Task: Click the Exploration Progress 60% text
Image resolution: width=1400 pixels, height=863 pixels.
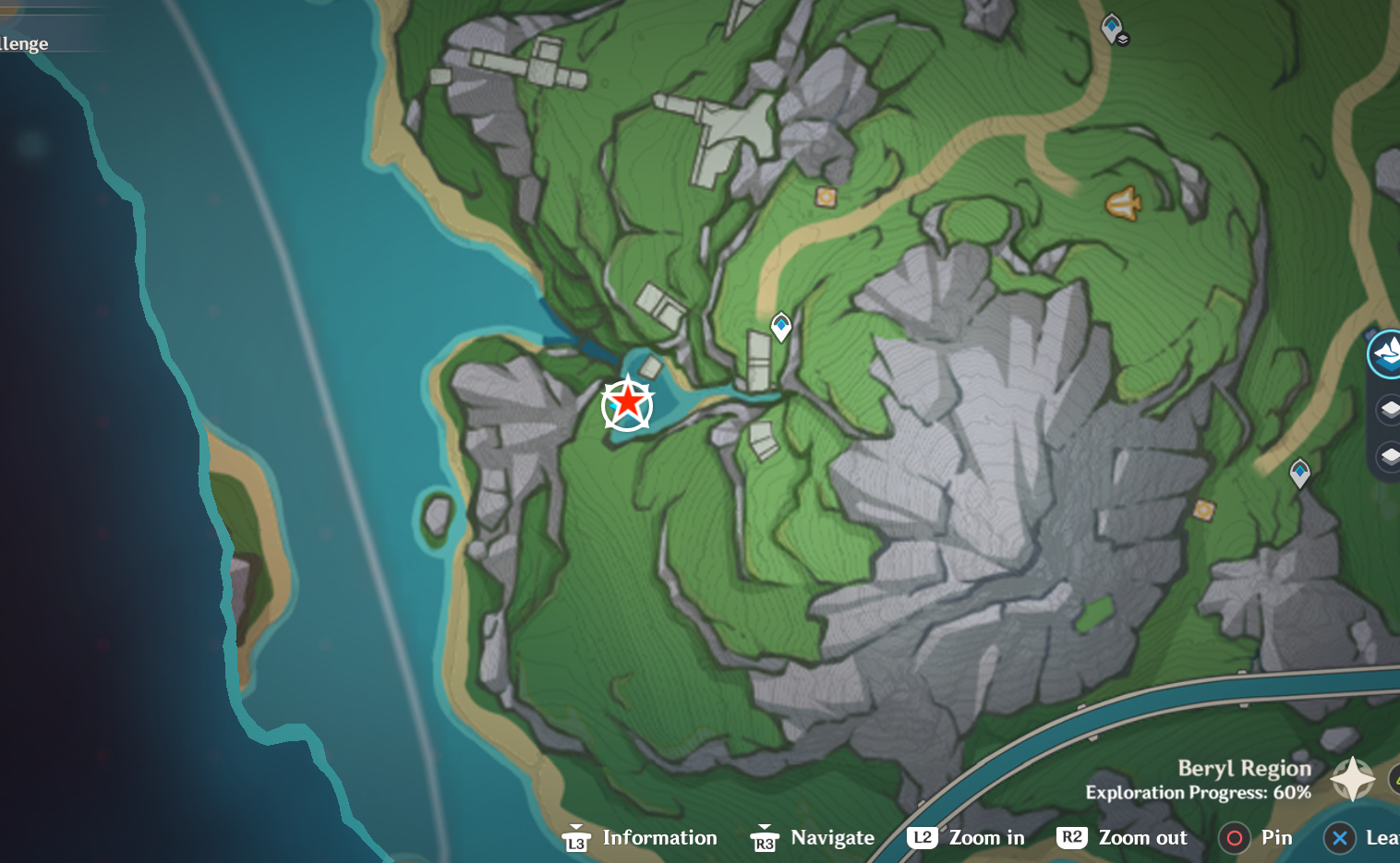Action: [1197, 792]
